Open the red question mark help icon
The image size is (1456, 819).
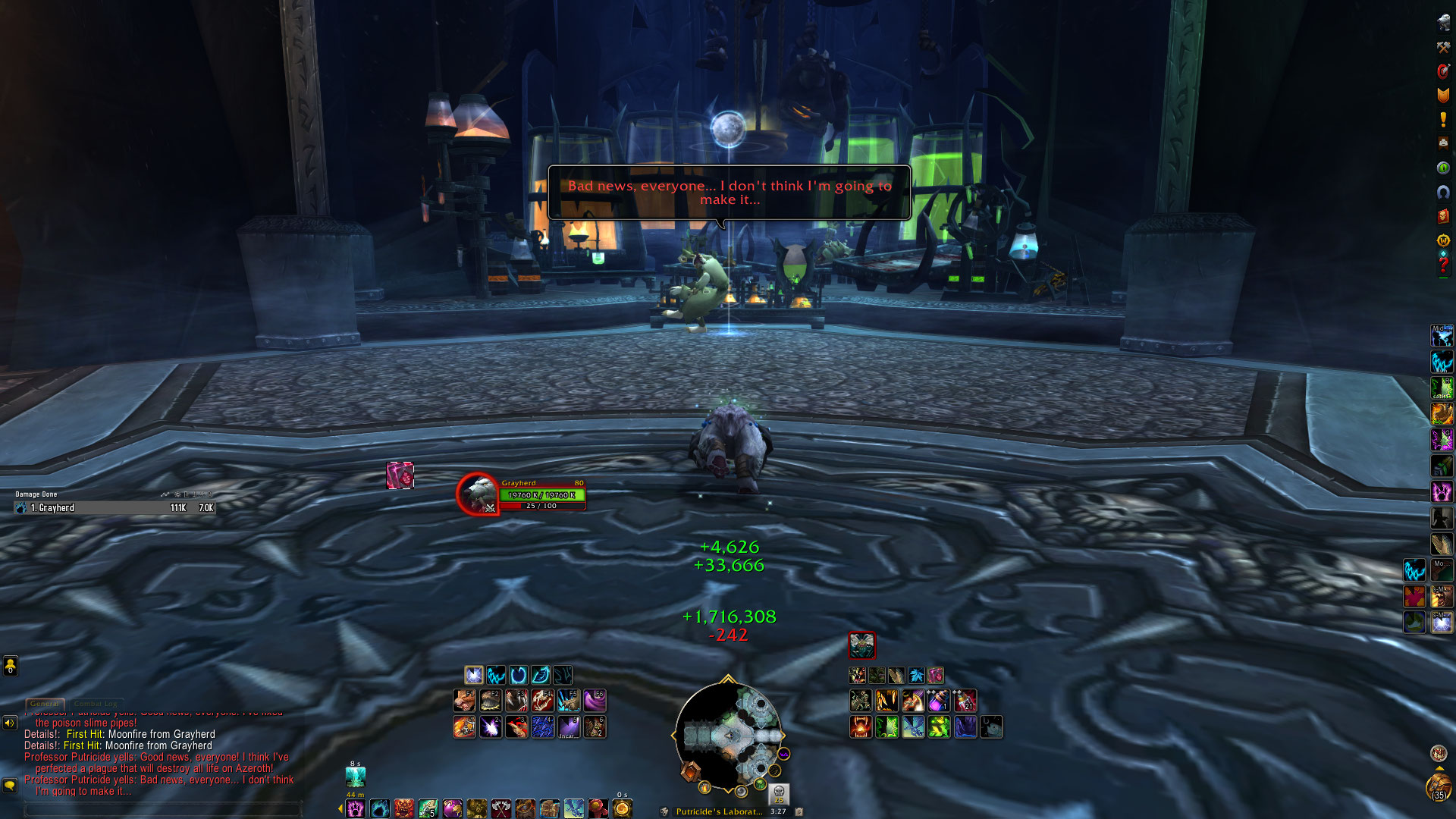[1442, 265]
